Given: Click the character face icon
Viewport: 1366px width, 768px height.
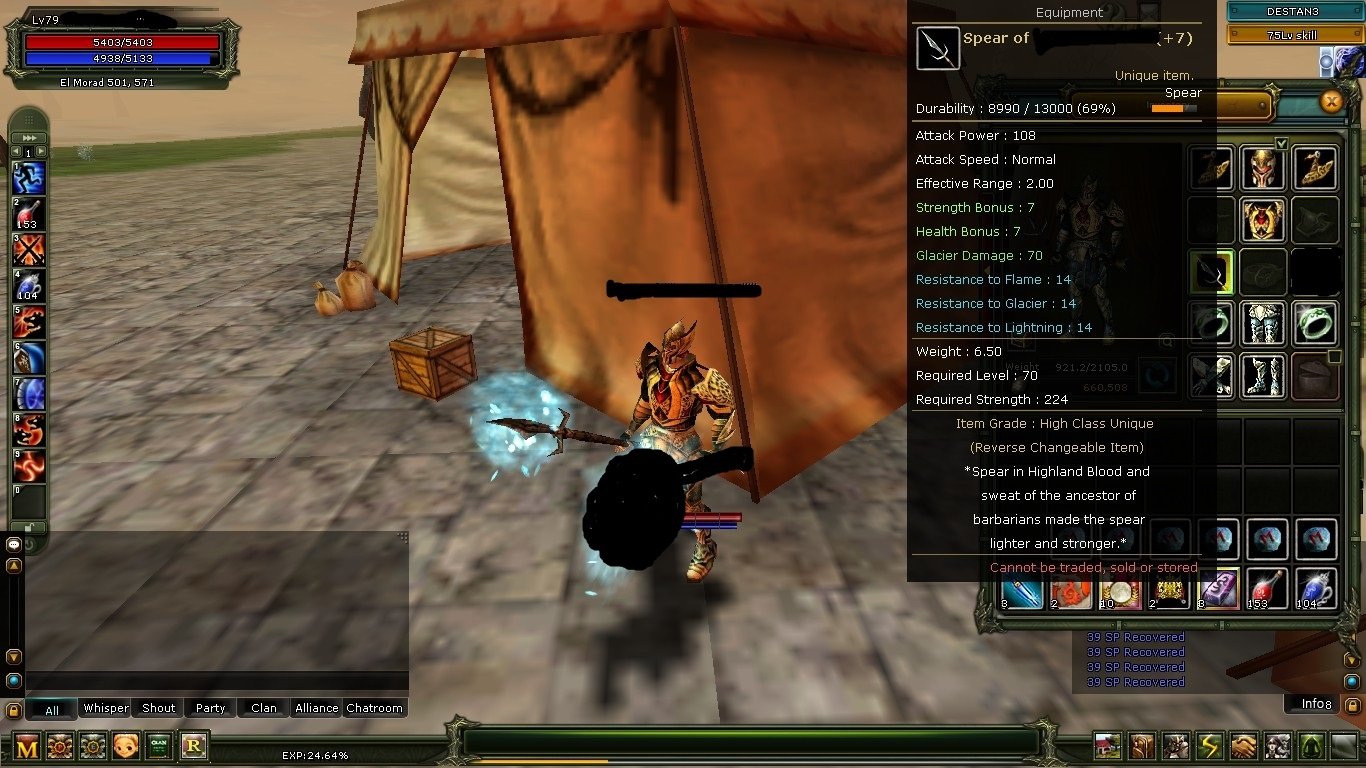Looking at the screenshot, I should pos(126,746).
